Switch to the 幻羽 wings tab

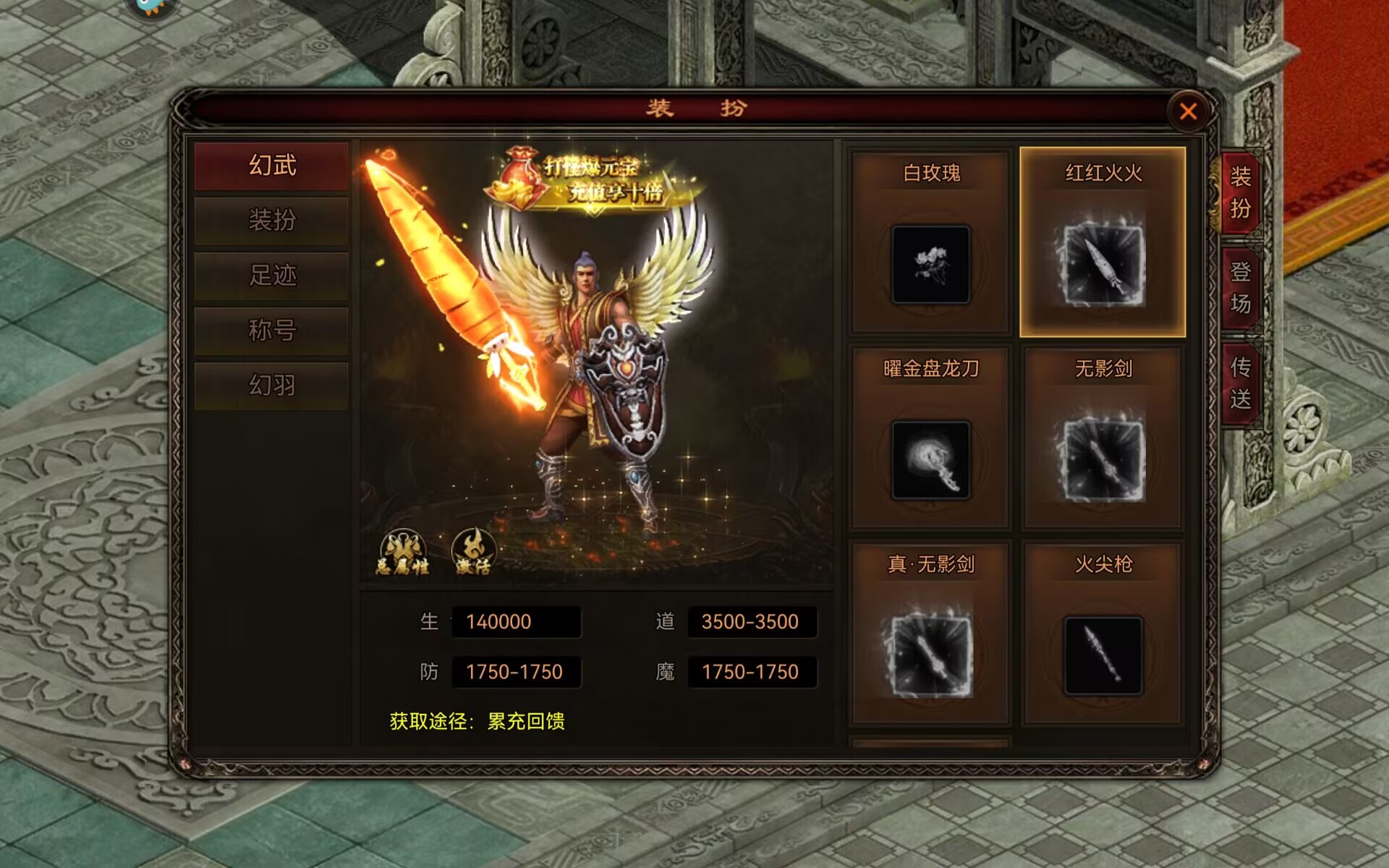pos(272,385)
